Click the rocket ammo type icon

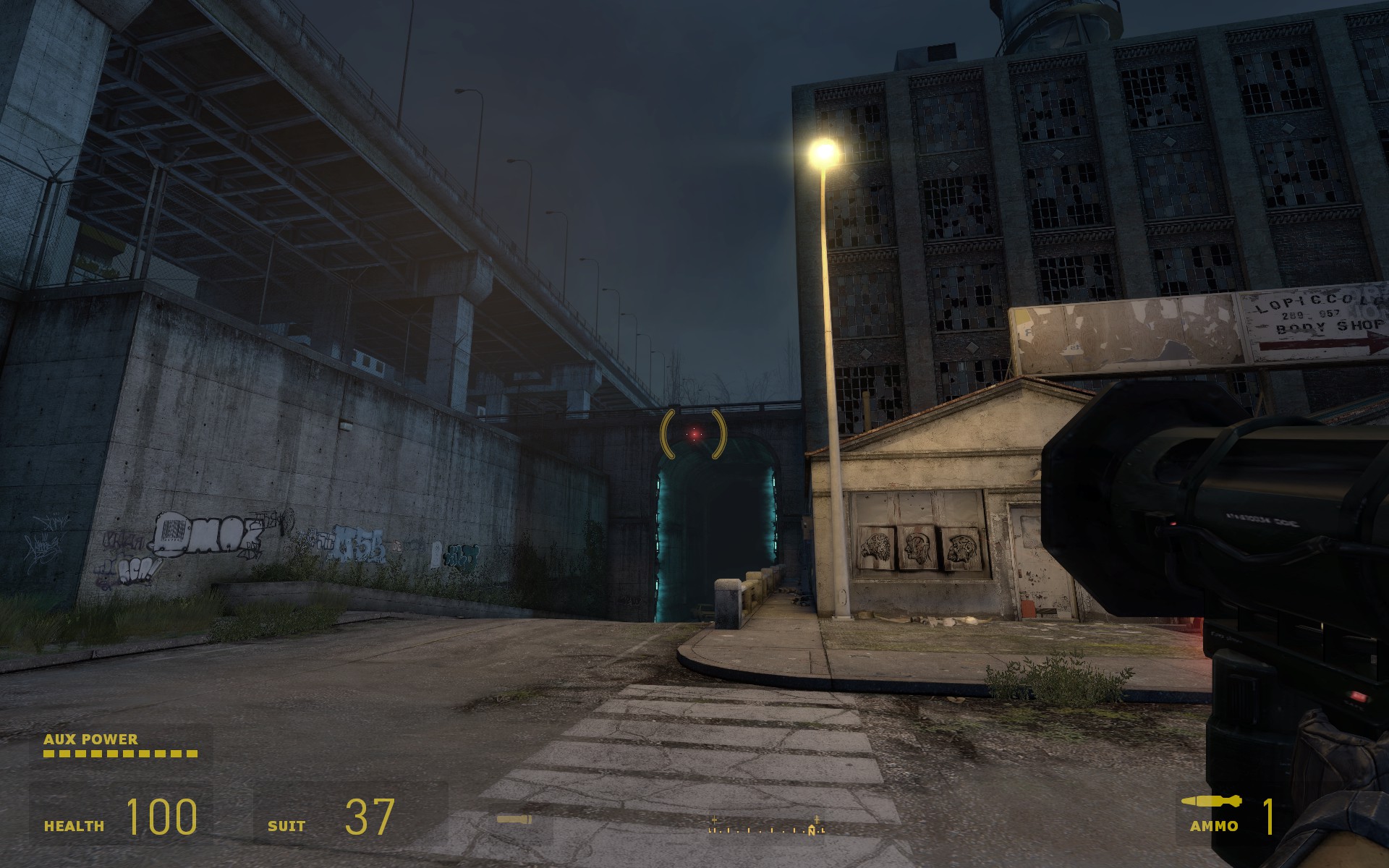1212,801
